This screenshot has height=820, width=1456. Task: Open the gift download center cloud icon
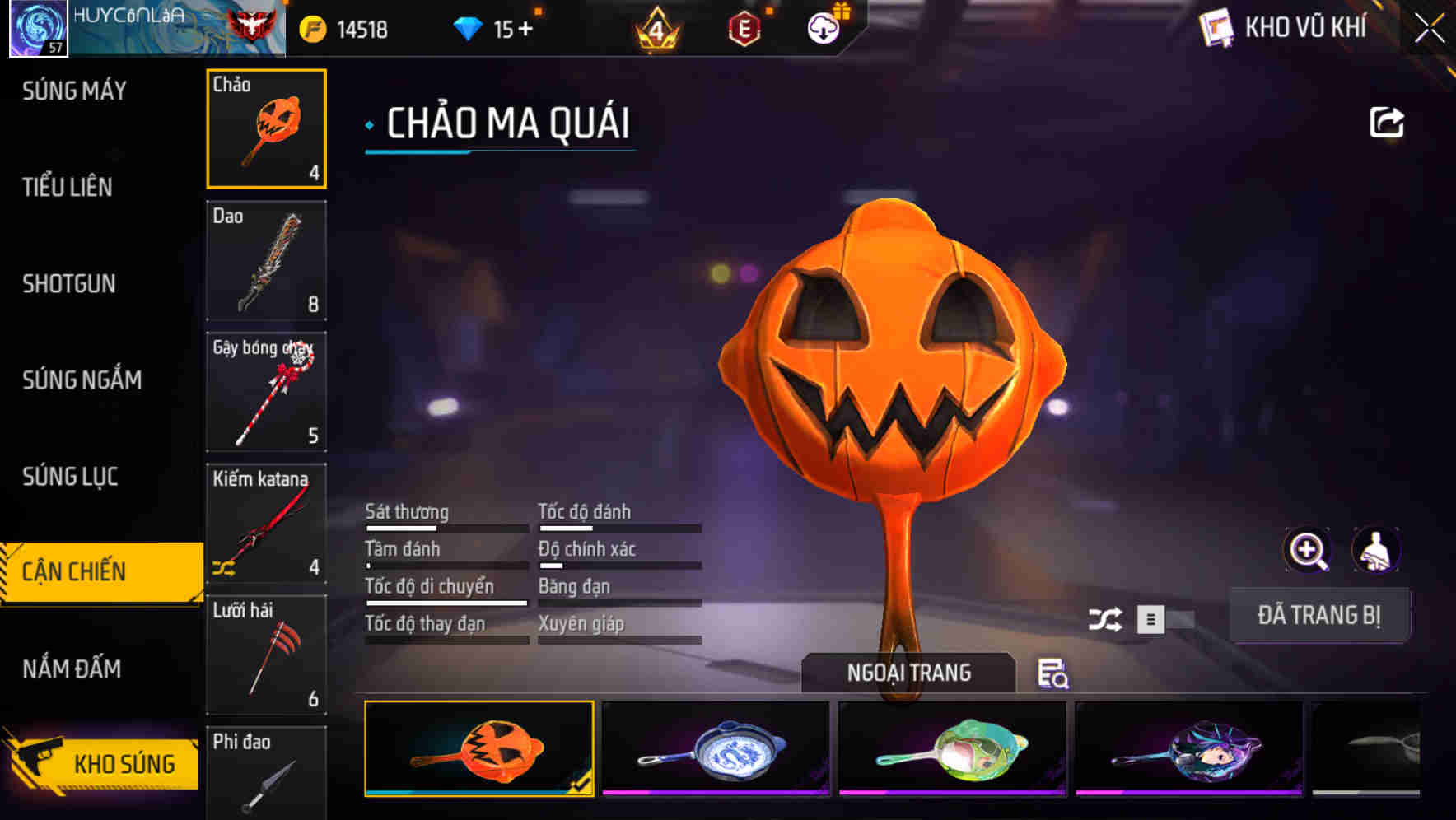822,29
